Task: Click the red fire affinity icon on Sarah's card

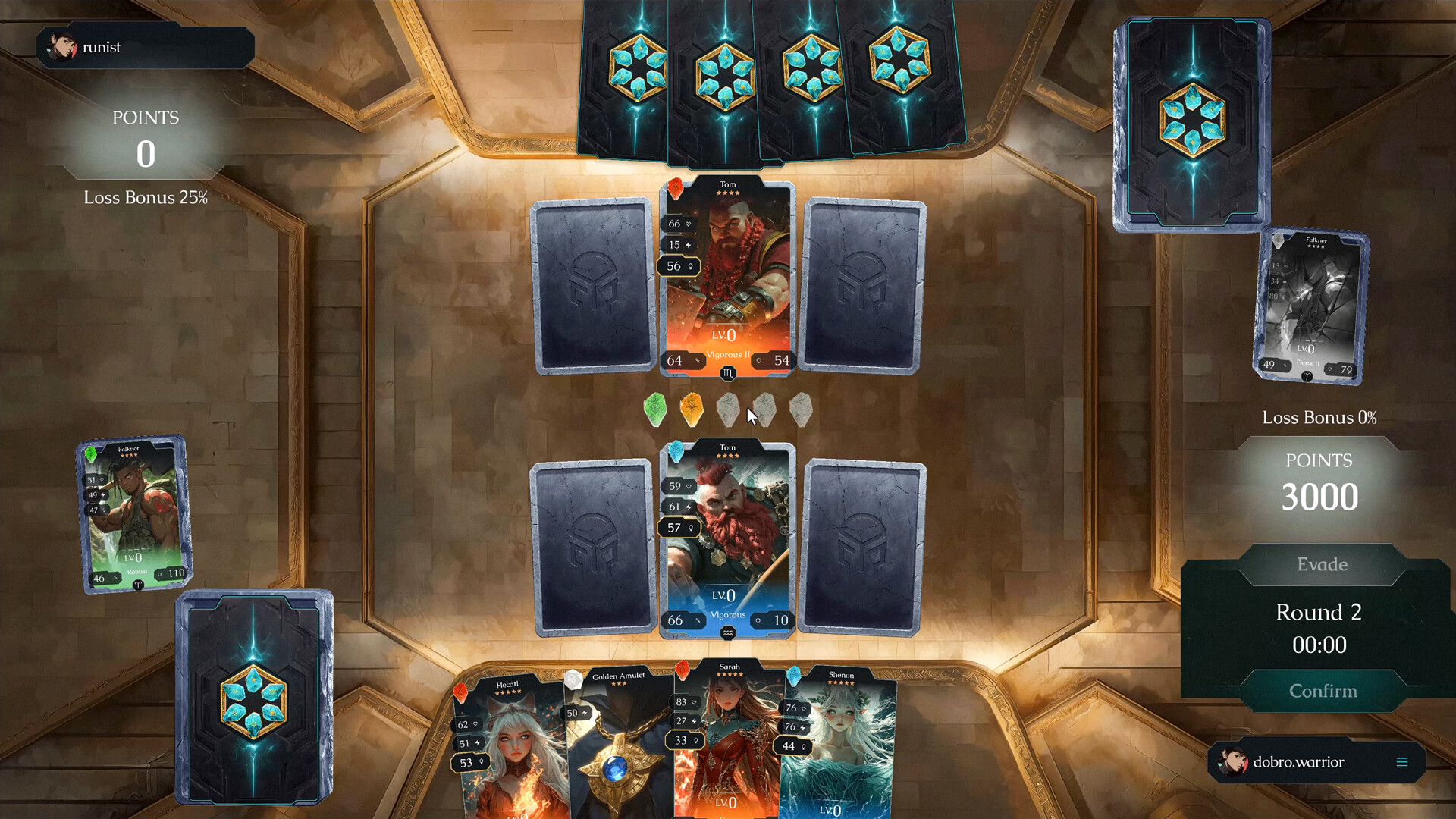Action: coord(680,670)
